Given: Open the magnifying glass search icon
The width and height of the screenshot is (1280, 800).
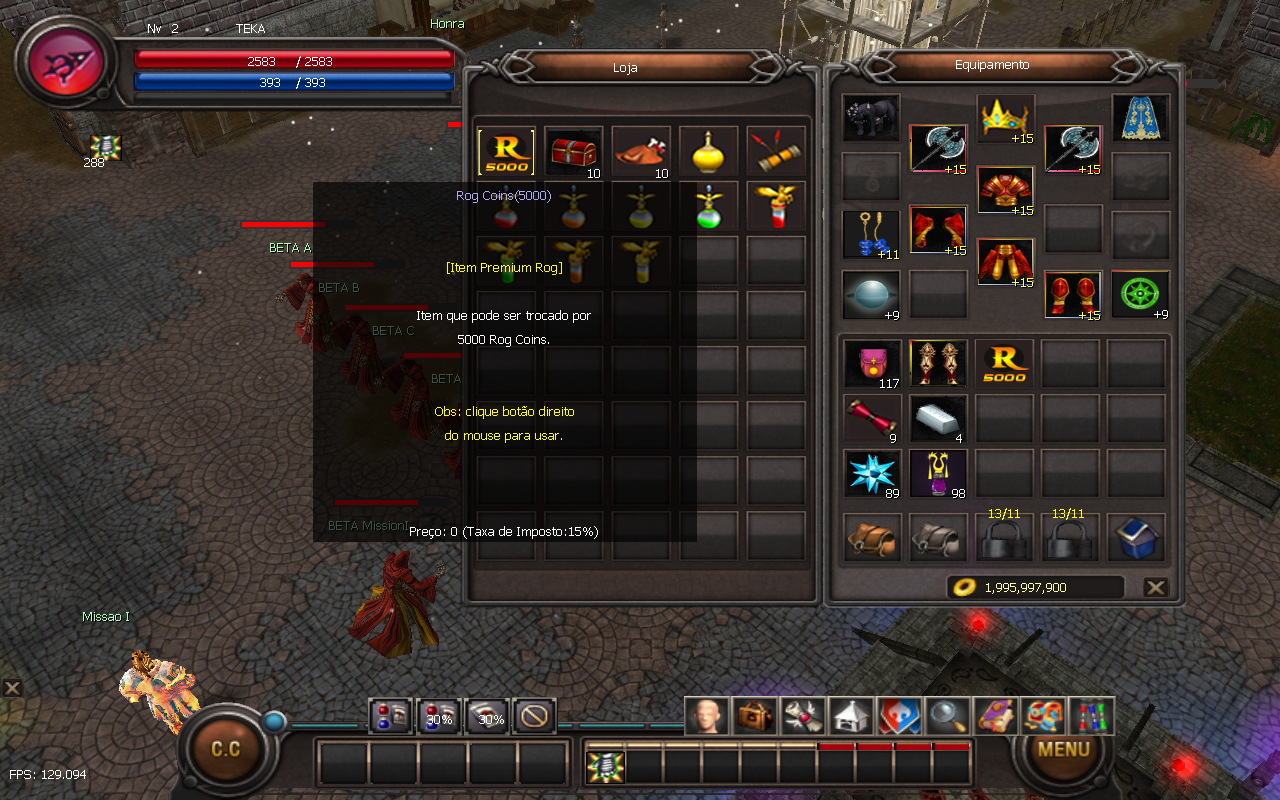Looking at the screenshot, I should tap(946, 716).
